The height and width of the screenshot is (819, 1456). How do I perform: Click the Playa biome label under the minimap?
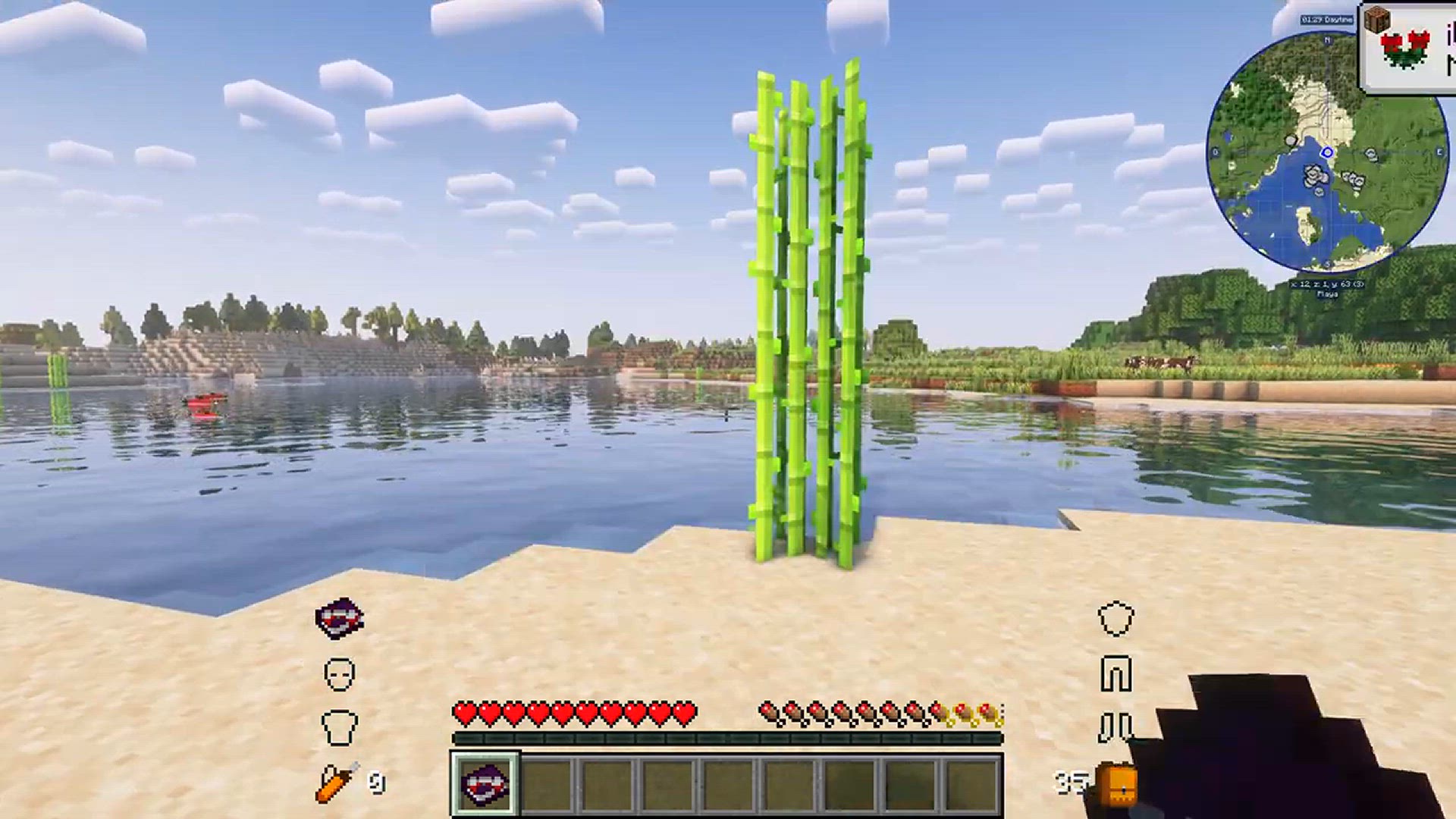click(1329, 293)
